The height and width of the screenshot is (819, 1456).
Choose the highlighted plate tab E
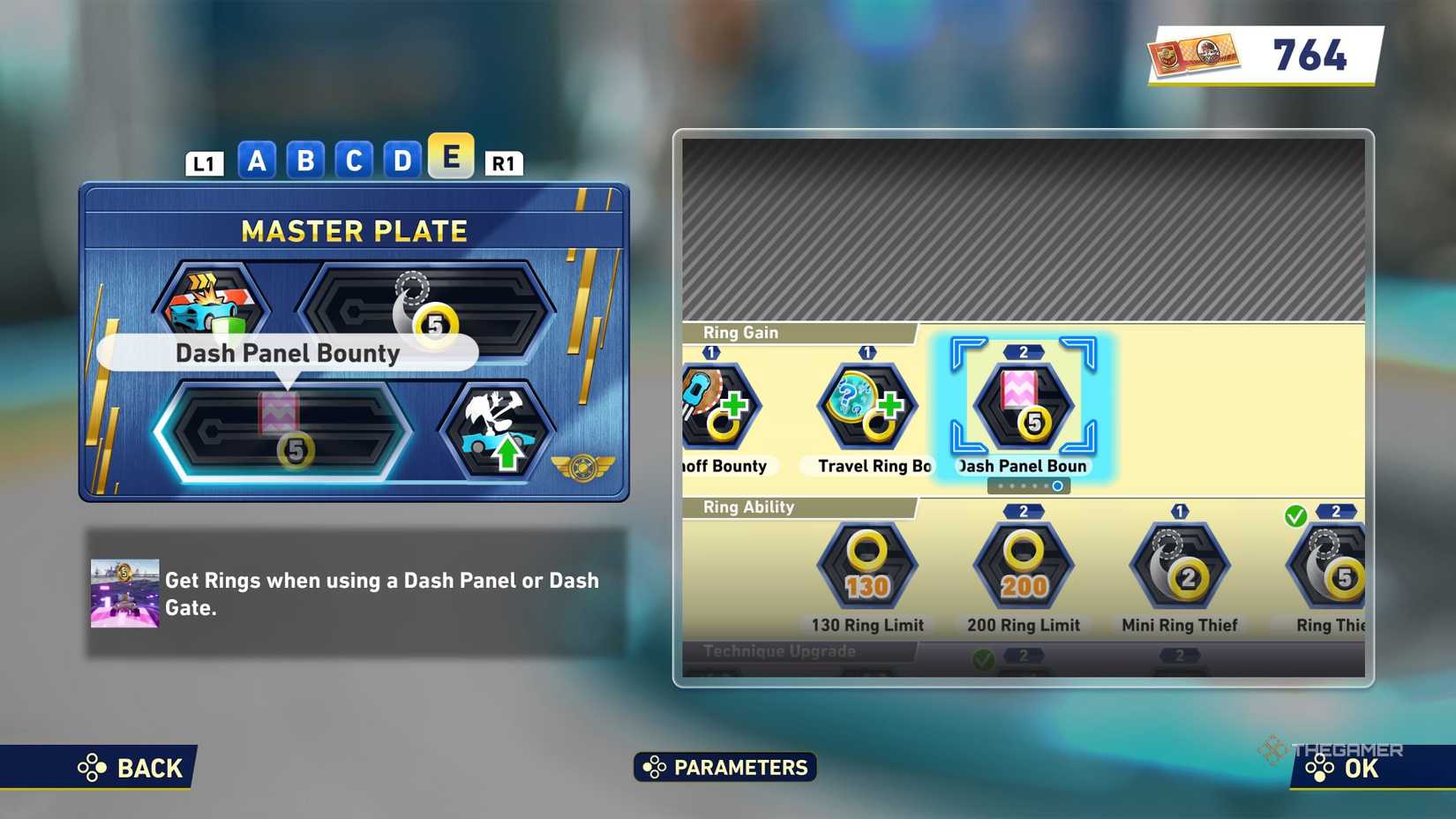[x=451, y=156]
